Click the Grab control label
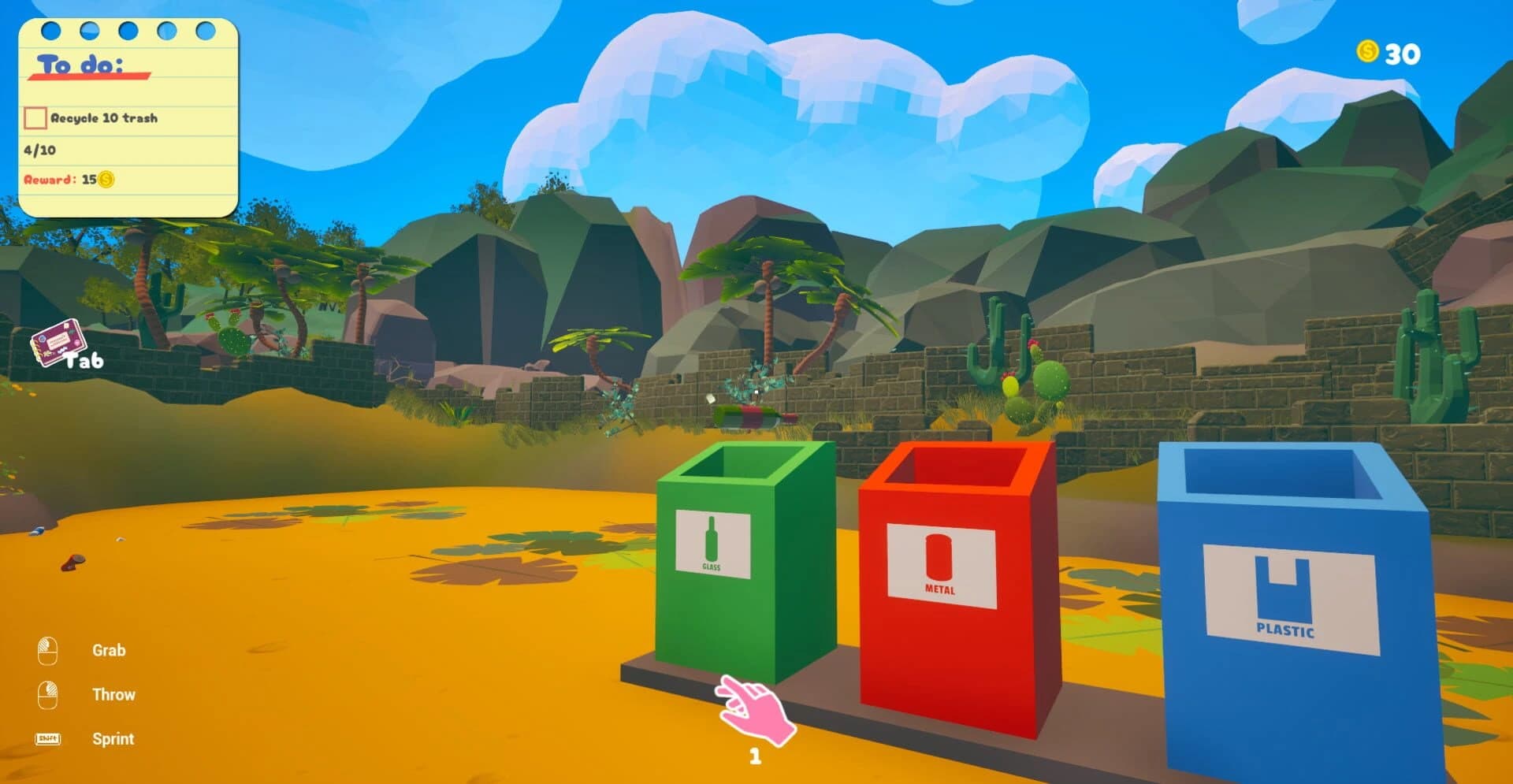 point(109,650)
